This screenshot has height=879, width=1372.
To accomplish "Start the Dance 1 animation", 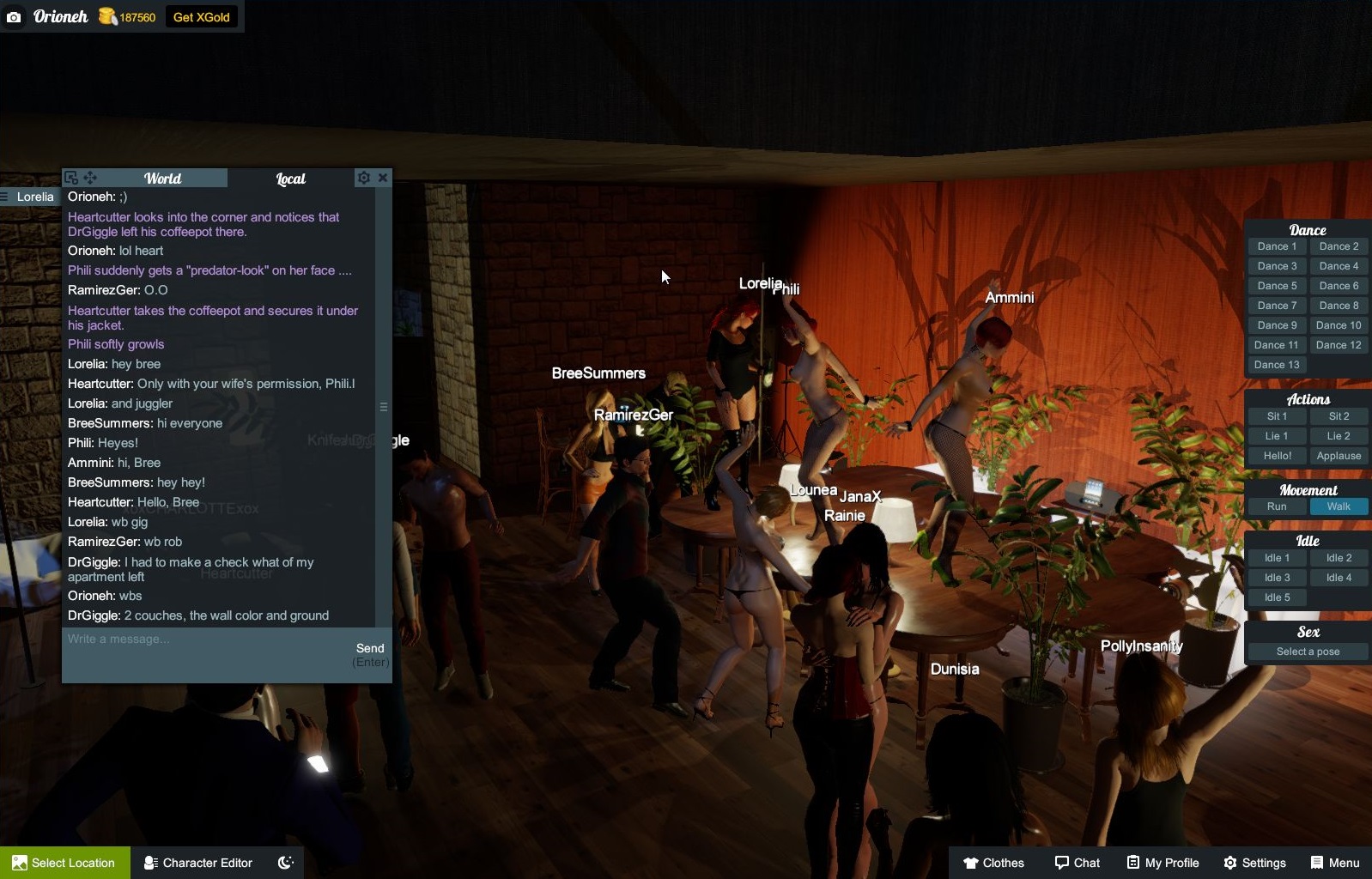I will tap(1277, 246).
